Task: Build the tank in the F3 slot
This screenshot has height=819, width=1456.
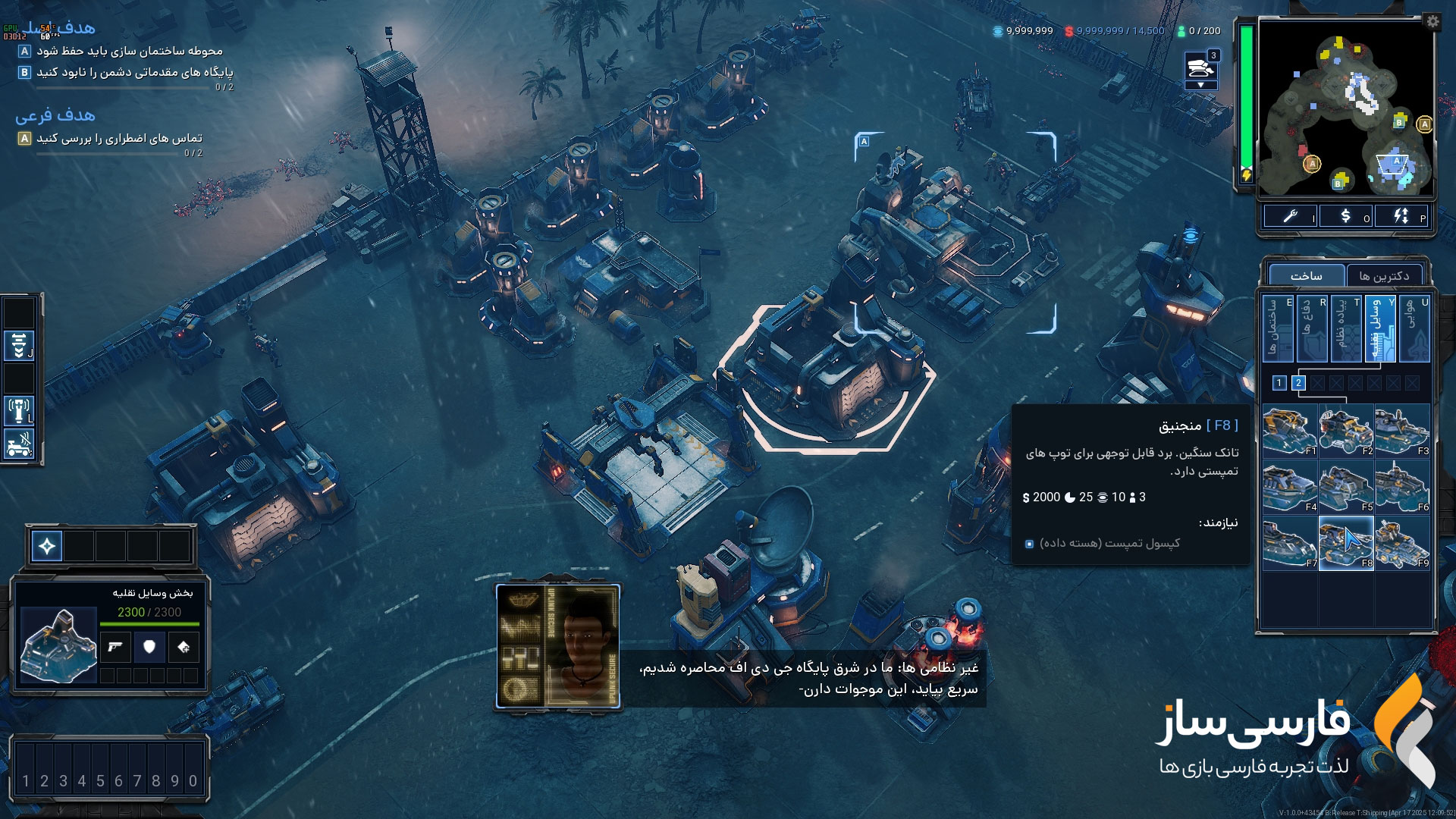Action: [1402, 431]
